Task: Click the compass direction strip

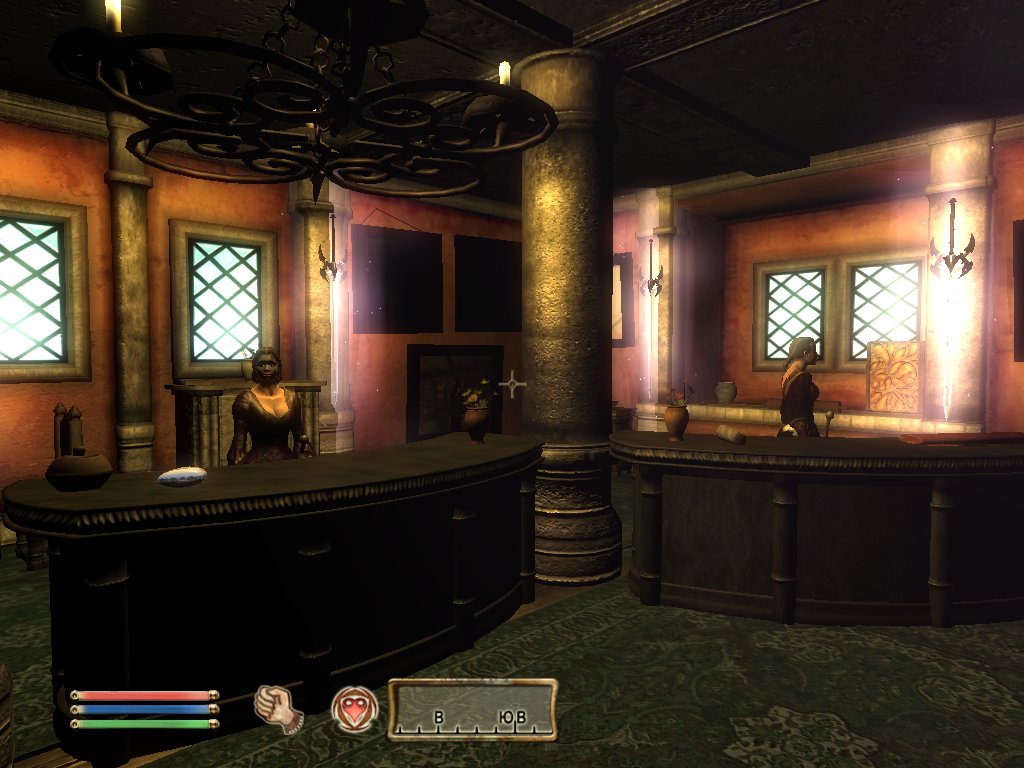Action: tap(472, 710)
